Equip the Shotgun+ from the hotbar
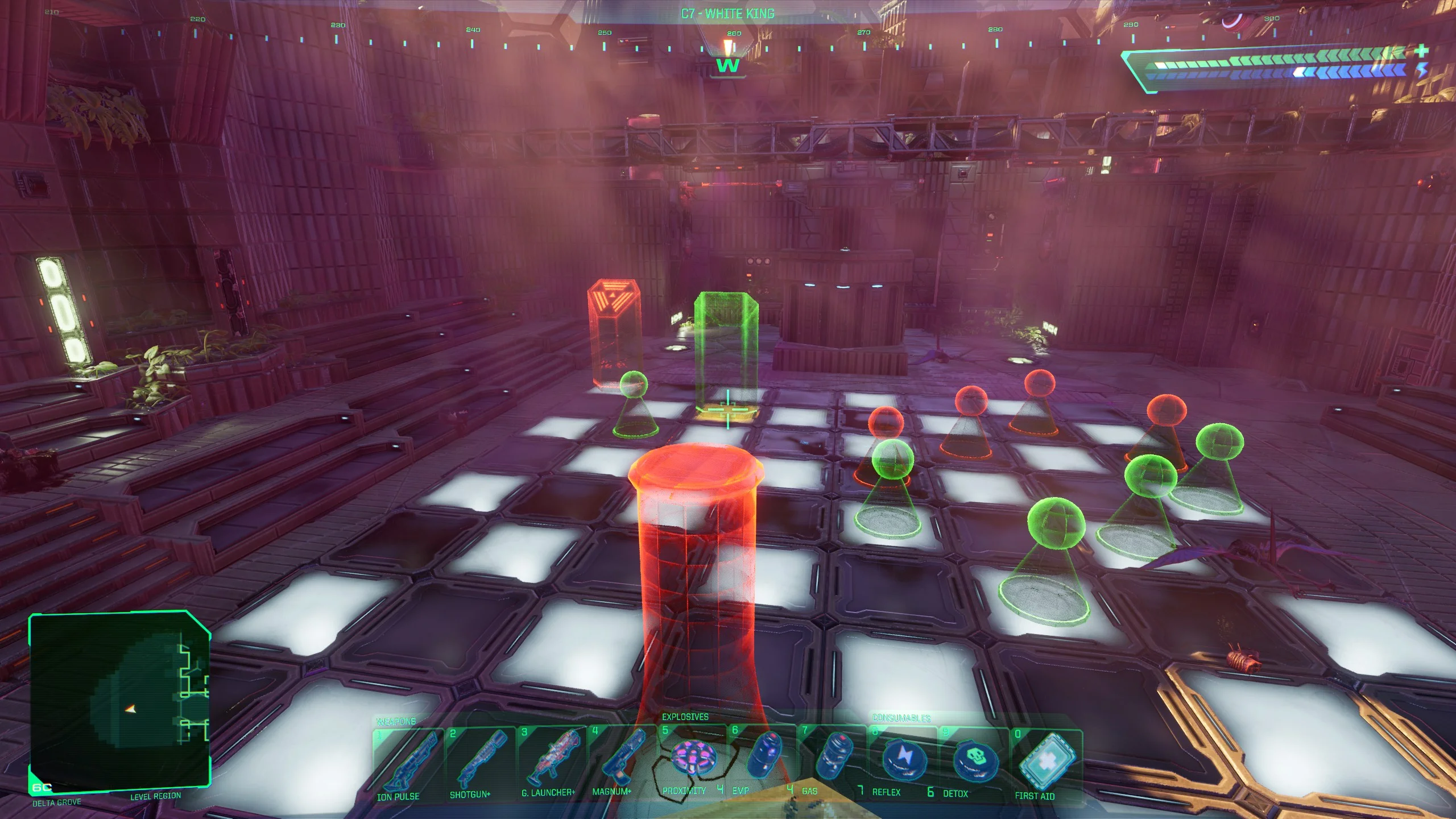1456x819 pixels. (479, 758)
